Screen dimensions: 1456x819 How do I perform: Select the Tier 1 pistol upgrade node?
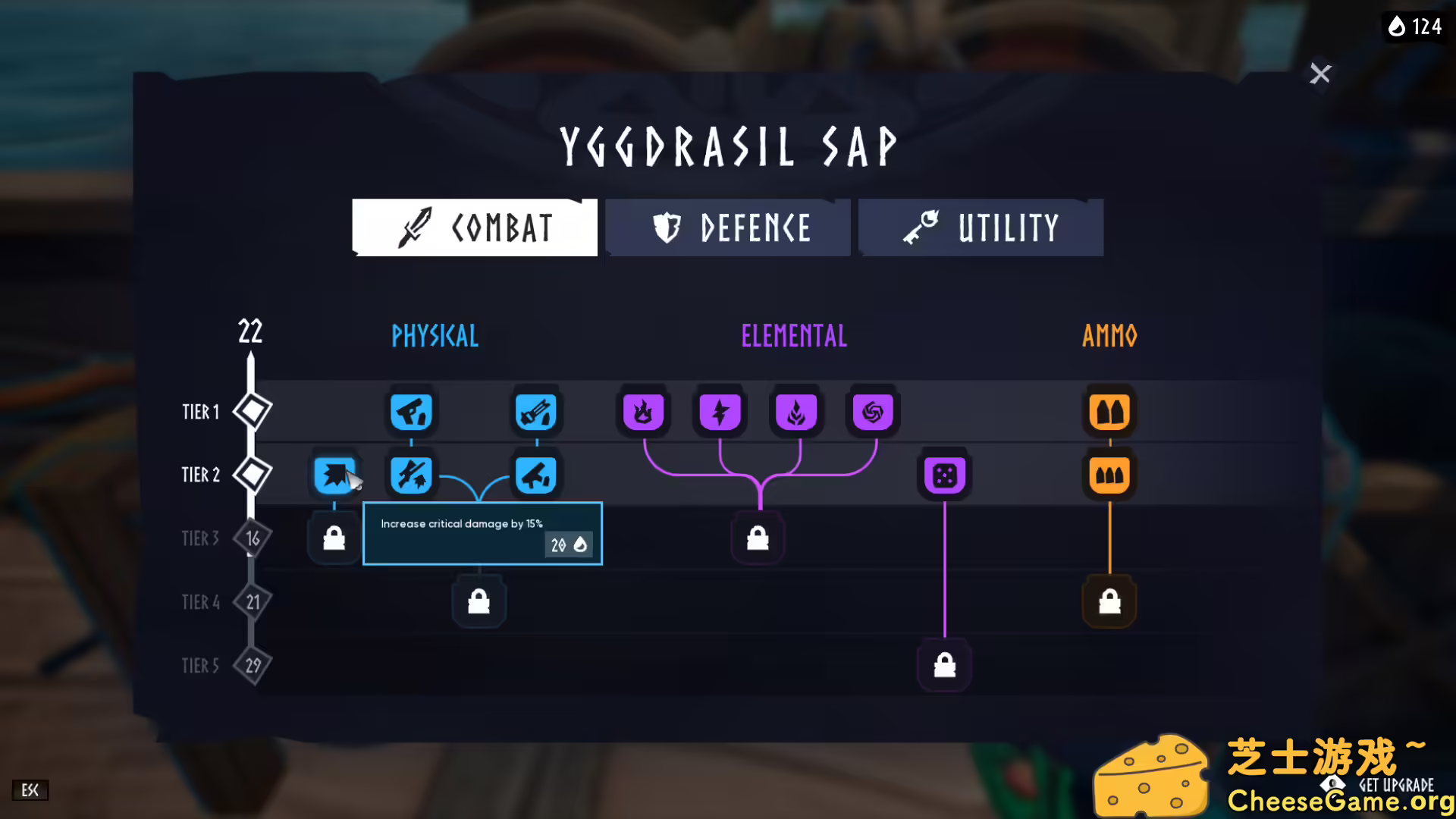(x=411, y=412)
